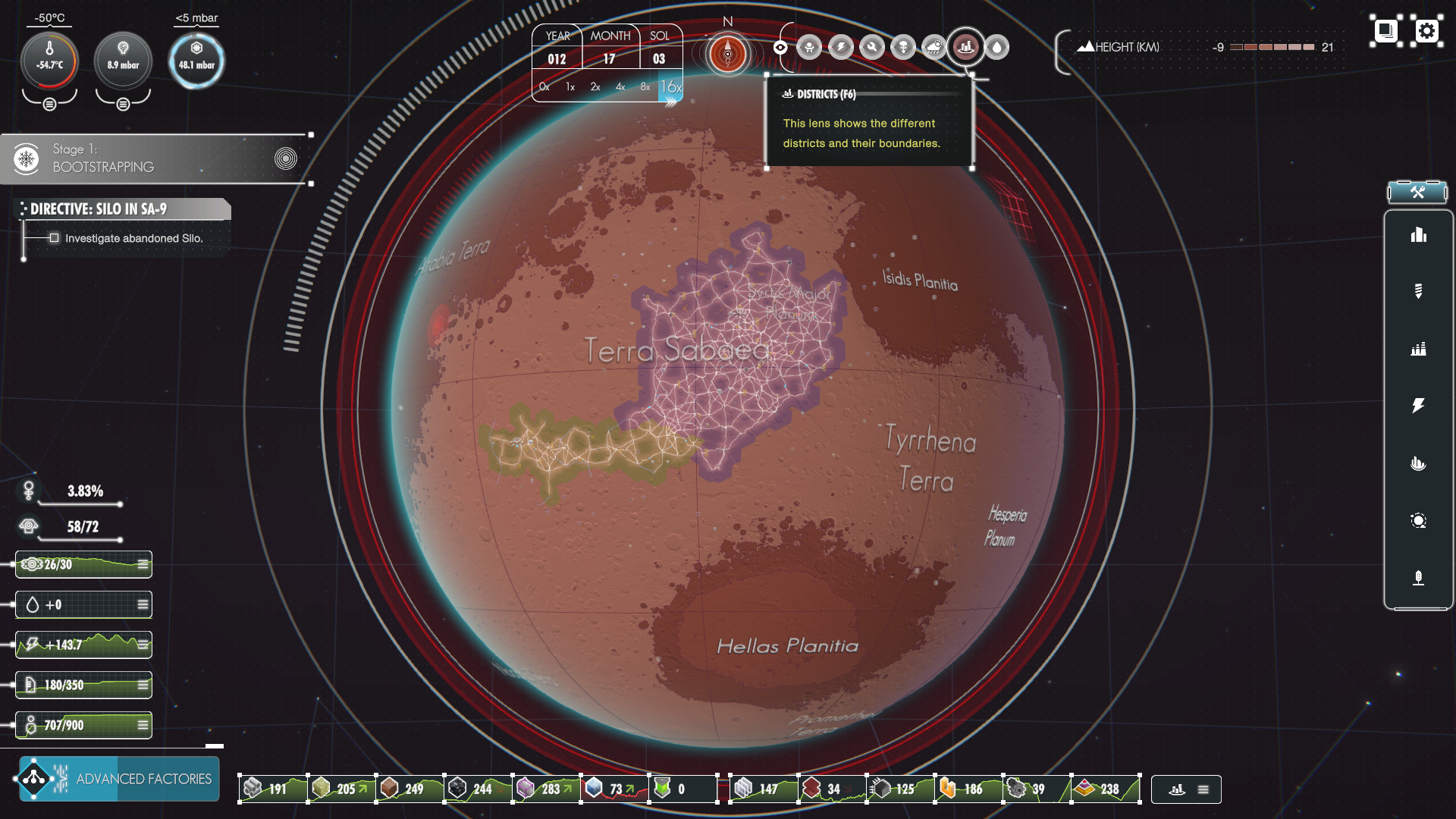
Task: Expand the temperature gauge details
Action: tap(49, 104)
